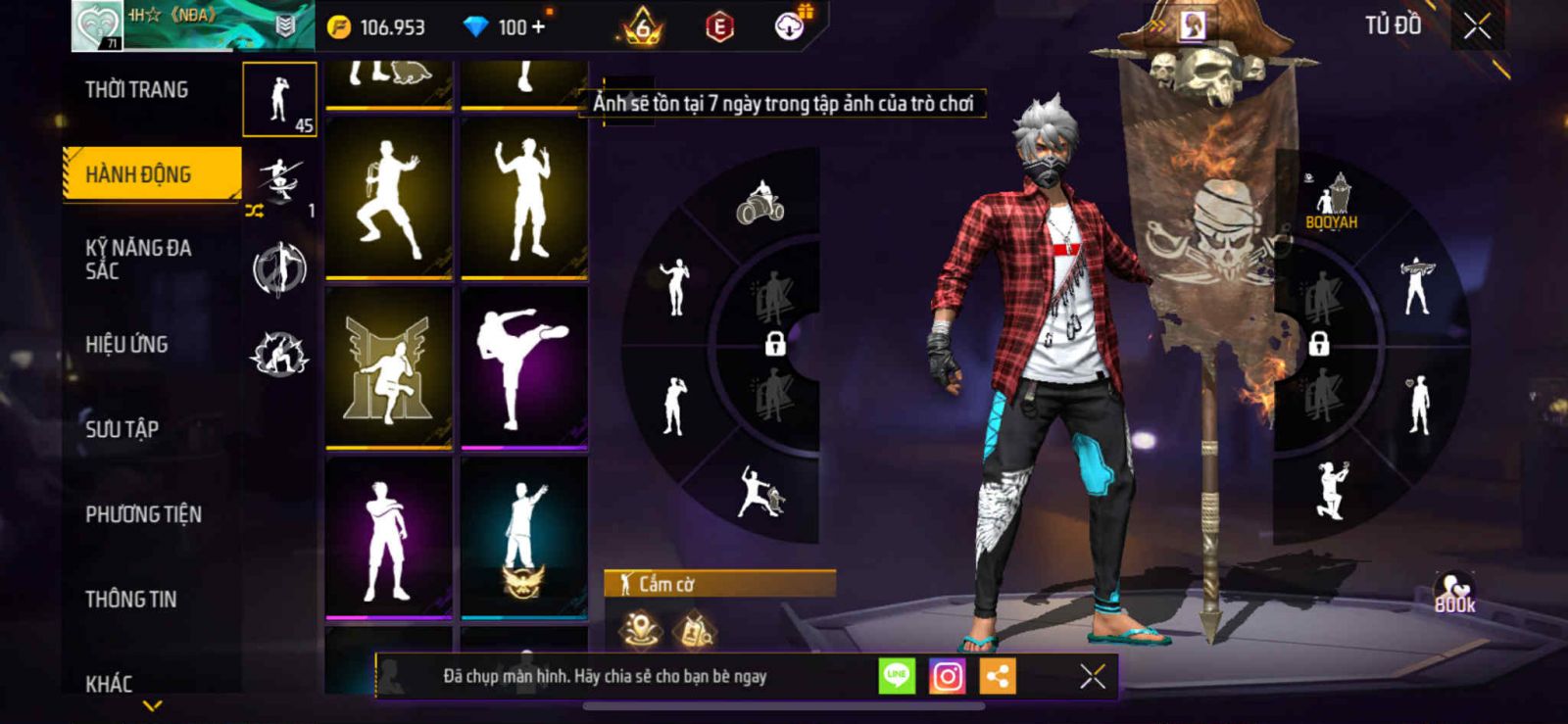Viewport: 1568px width, 724px height.
Task: Select the Khác category
Action: tap(109, 683)
